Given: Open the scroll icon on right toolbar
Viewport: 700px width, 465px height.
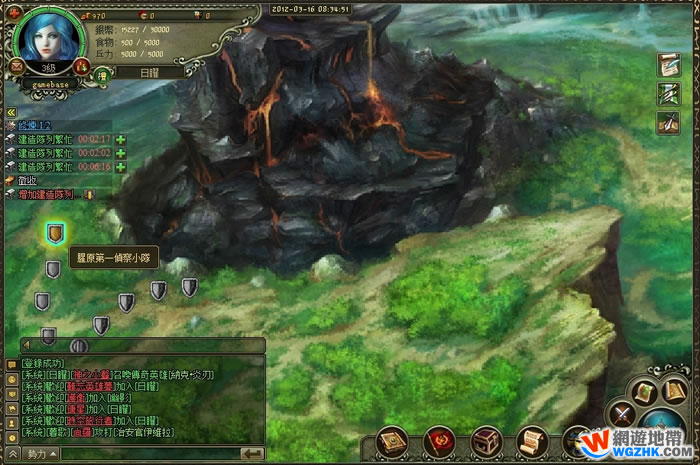Looking at the screenshot, I should [668, 64].
